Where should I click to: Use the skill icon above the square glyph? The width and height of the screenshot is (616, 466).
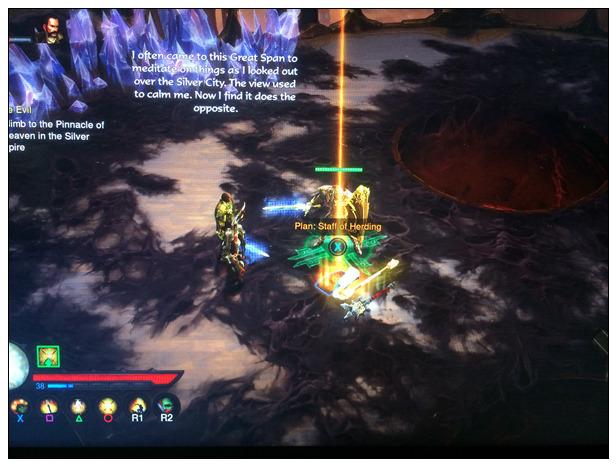coord(48,405)
